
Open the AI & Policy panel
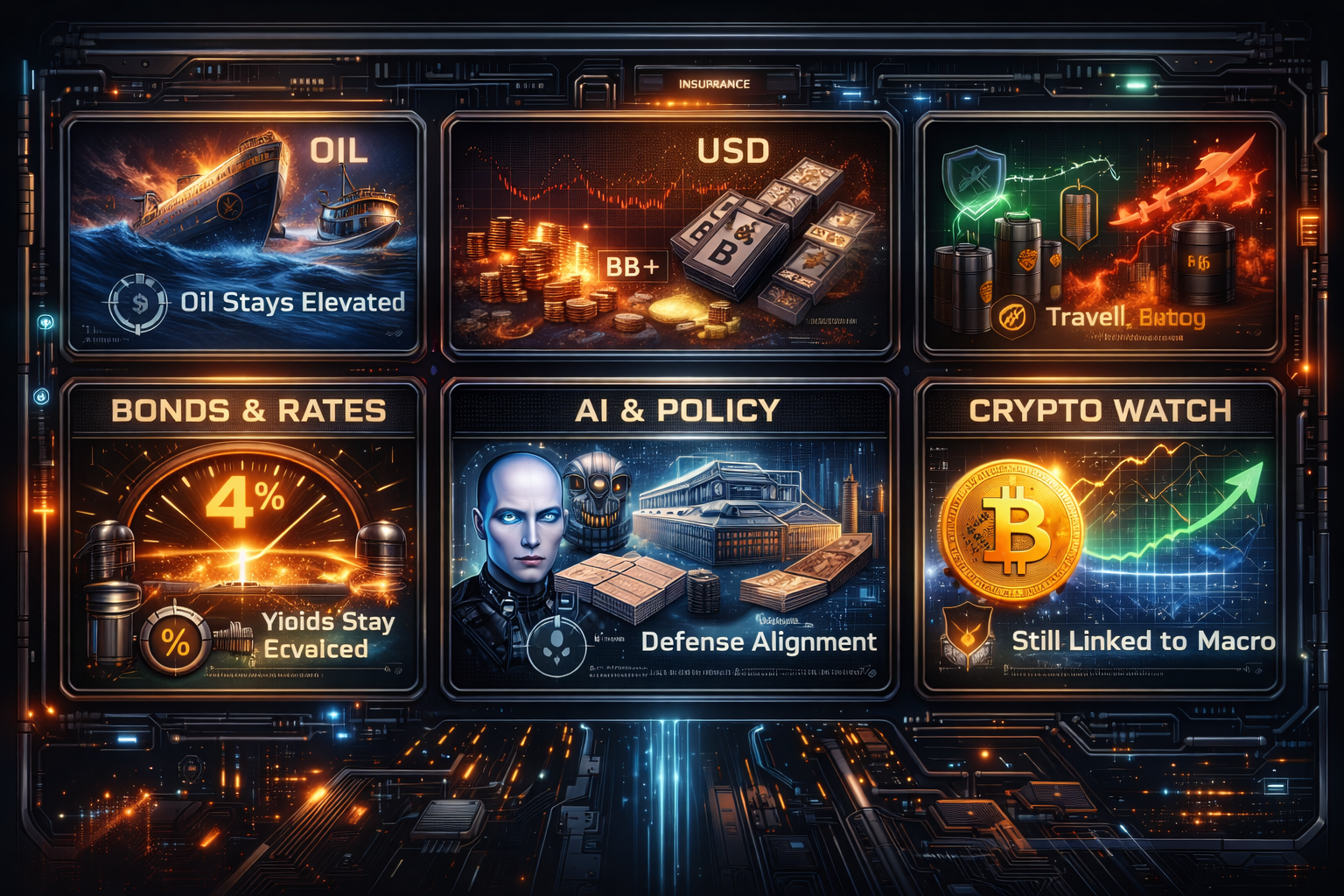point(670,535)
